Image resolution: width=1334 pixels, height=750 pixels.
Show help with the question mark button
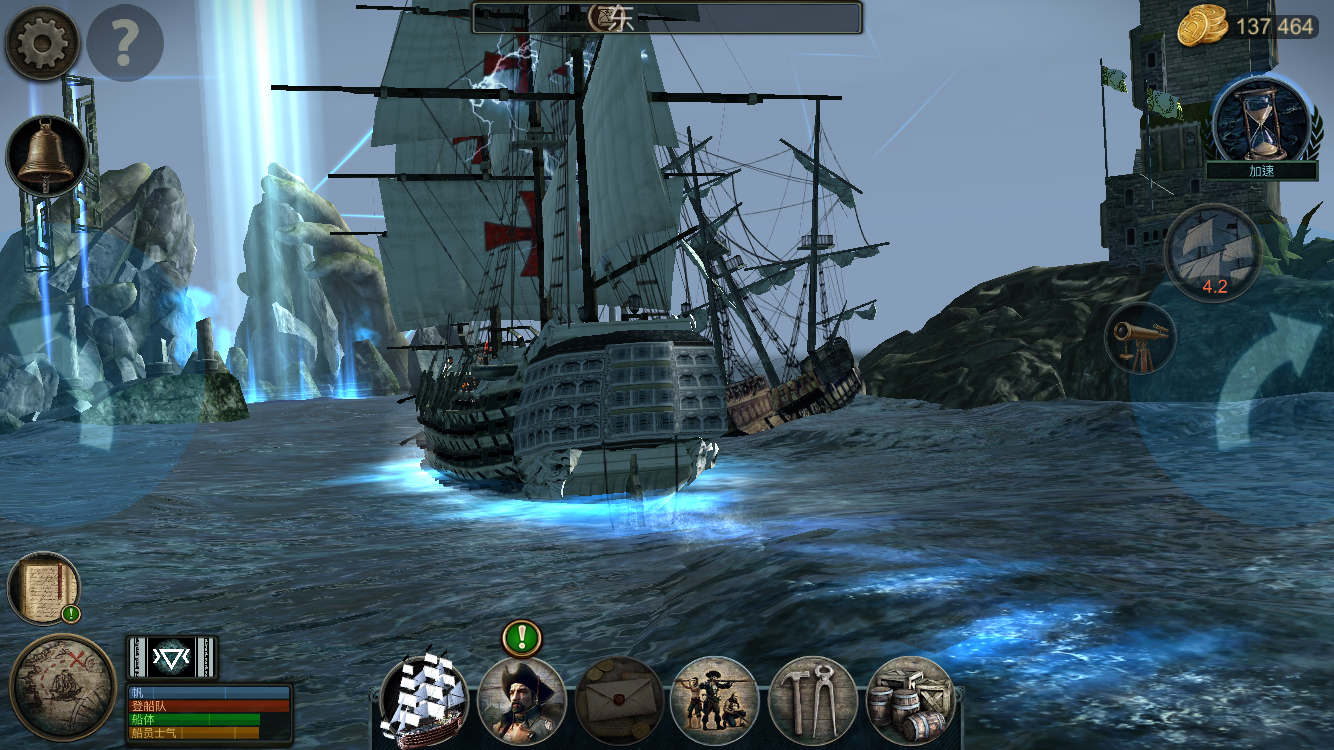pyautogui.click(x=125, y=42)
